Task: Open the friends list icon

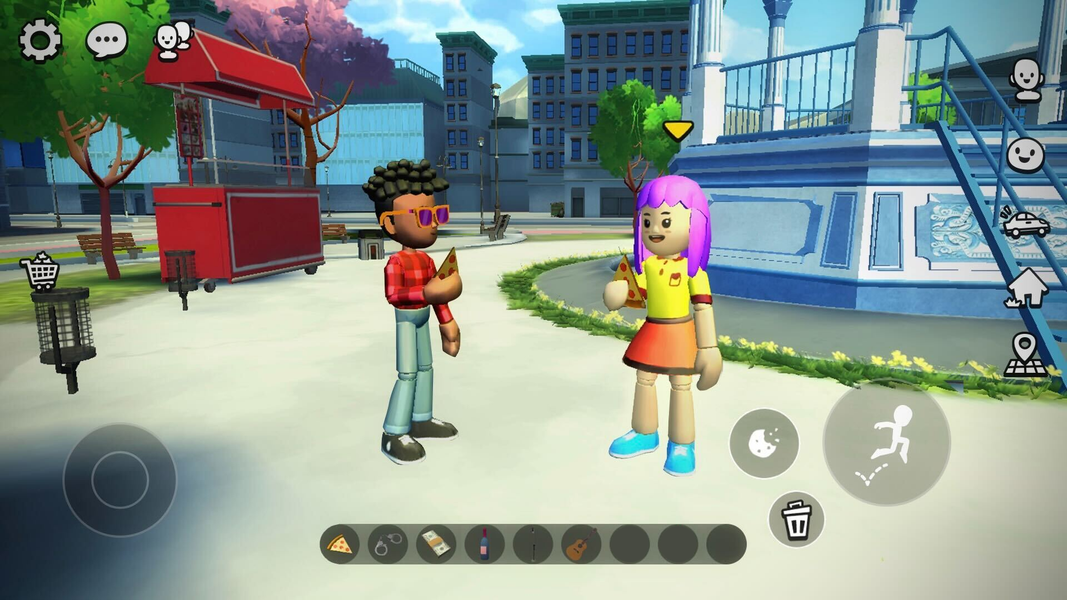Action: click(171, 41)
